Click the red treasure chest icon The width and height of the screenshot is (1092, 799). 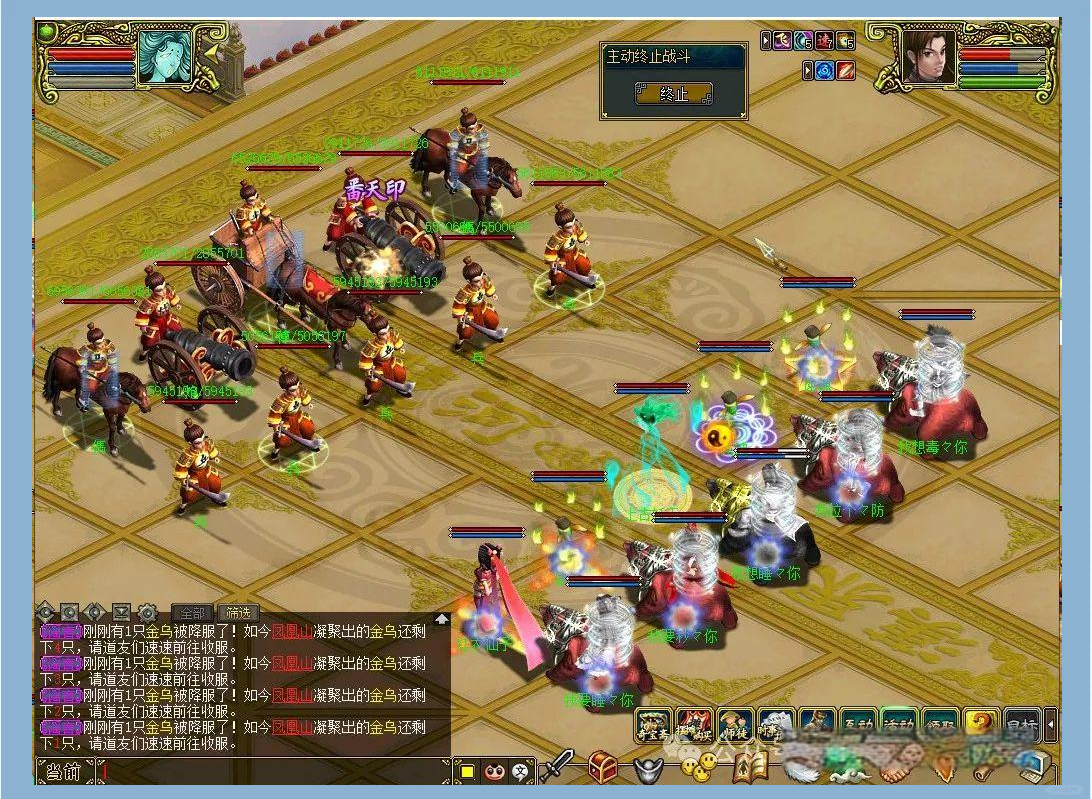(x=603, y=767)
